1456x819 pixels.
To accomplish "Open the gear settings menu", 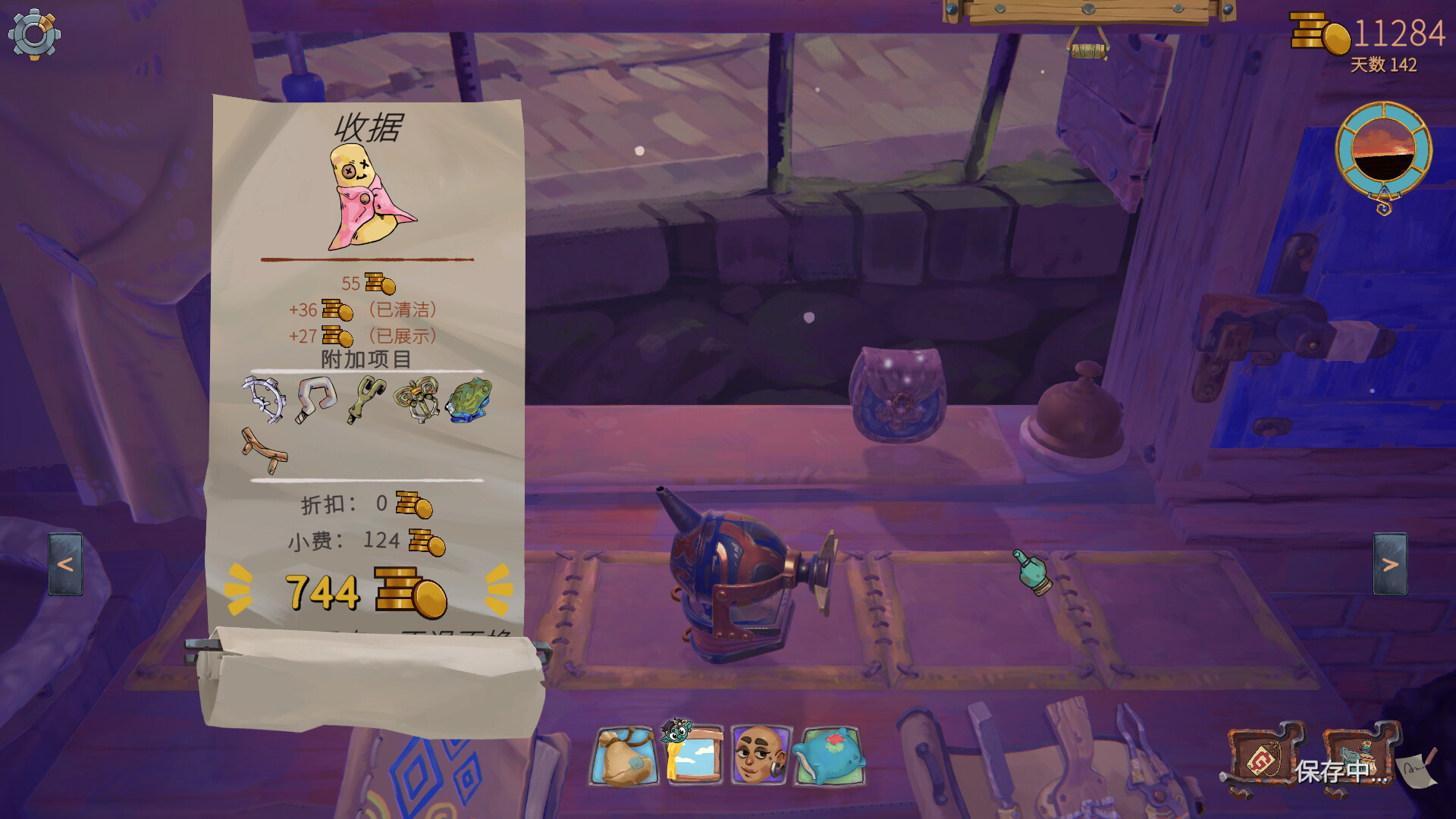I will pos(34,34).
